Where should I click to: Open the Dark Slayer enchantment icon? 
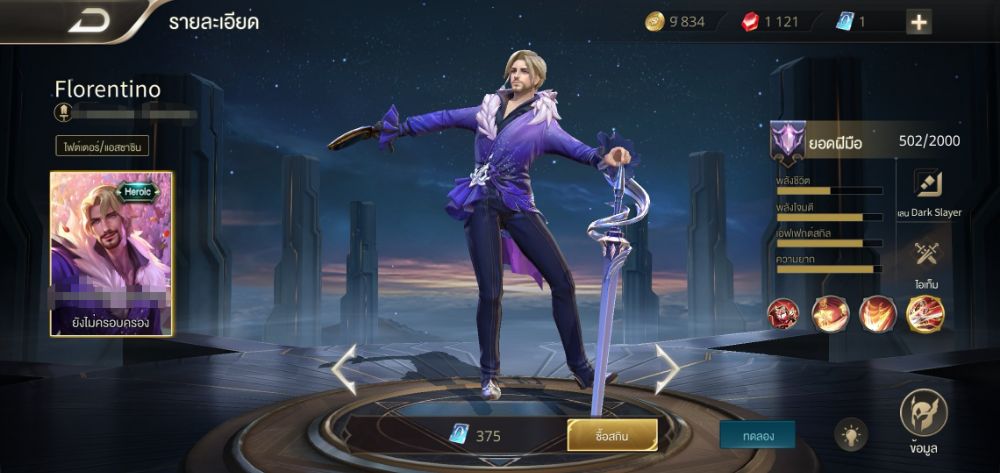click(929, 186)
